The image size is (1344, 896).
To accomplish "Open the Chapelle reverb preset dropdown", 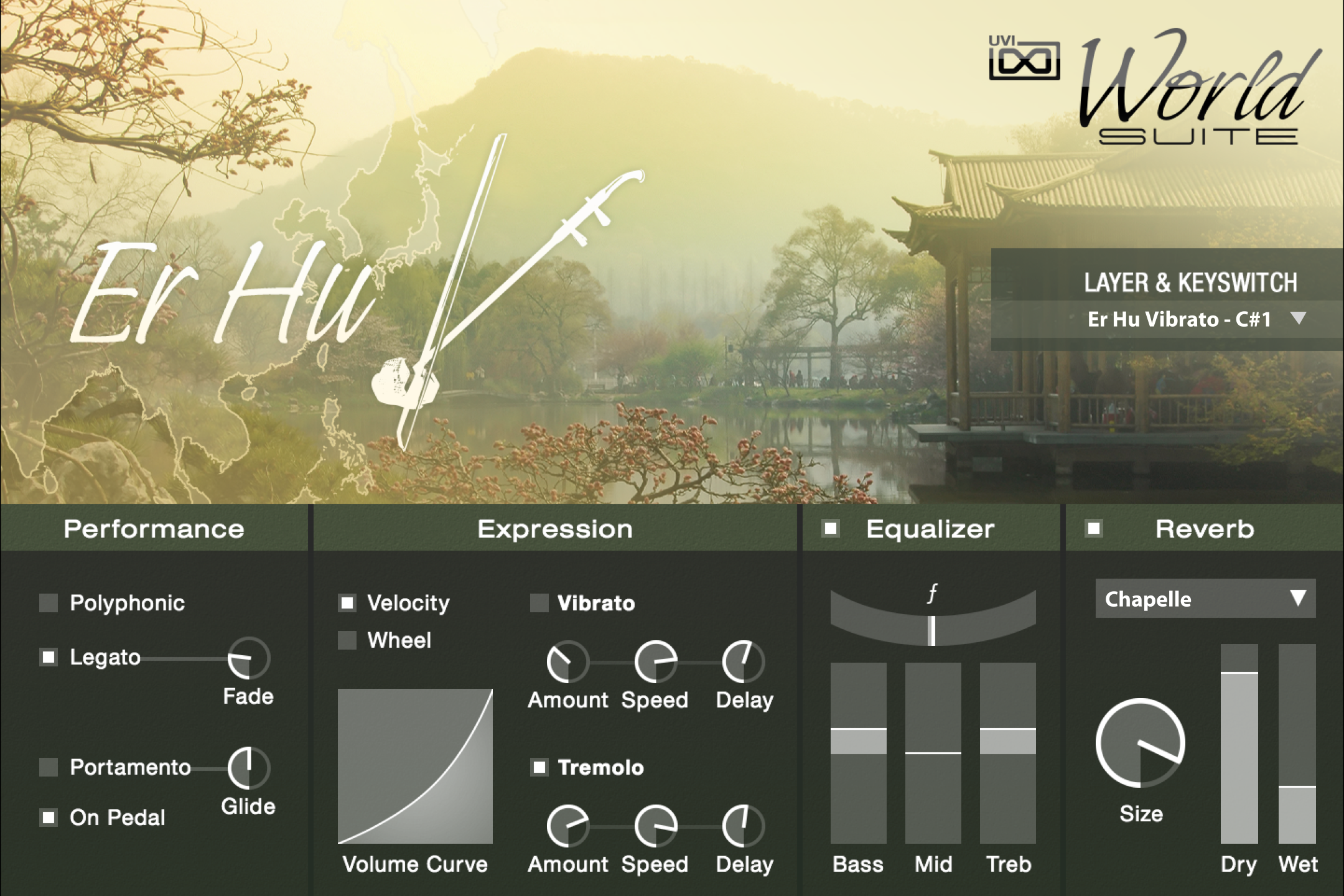I will [x=1205, y=599].
